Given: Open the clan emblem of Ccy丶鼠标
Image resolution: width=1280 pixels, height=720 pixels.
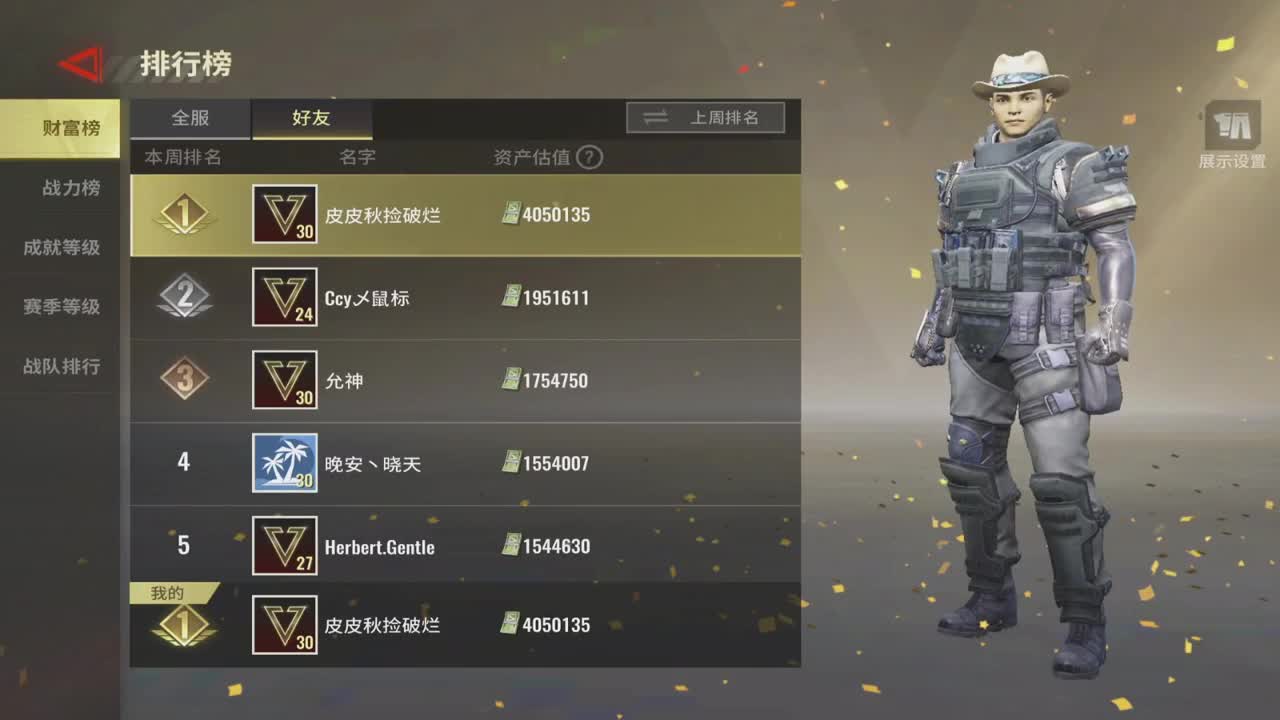Looking at the screenshot, I should coord(285,296).
